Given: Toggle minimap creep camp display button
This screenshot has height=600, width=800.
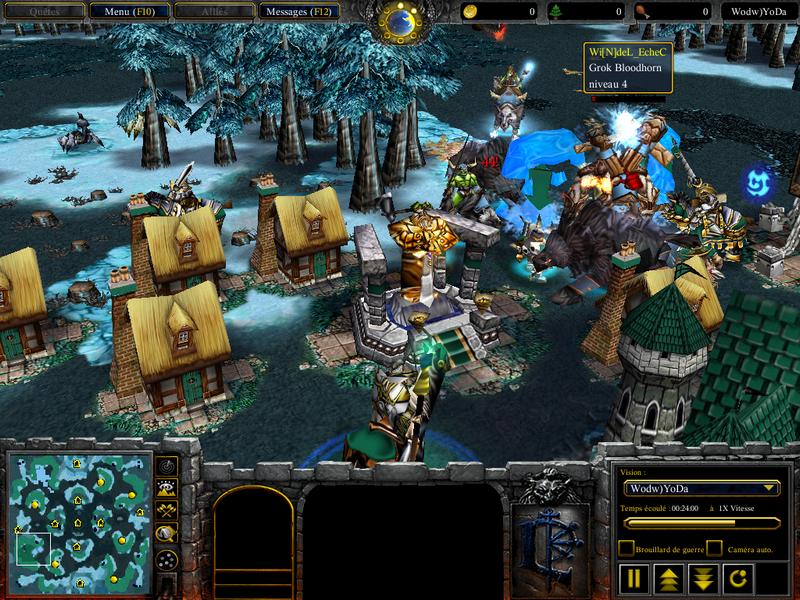Looking at the screenshot, I should [x=167, y=533].
